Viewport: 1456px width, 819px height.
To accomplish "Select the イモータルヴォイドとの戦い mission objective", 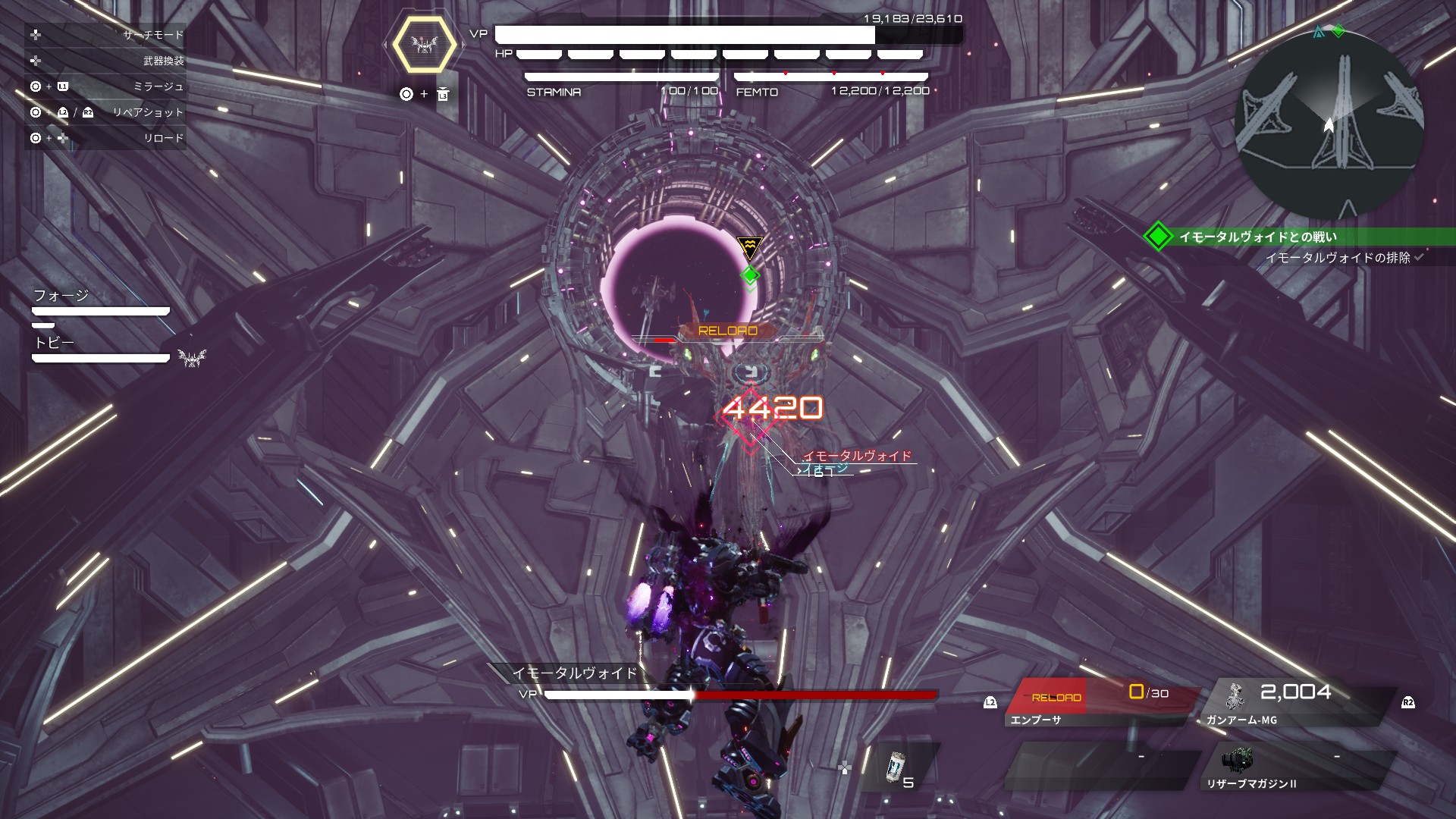I will click(1257, 237).
